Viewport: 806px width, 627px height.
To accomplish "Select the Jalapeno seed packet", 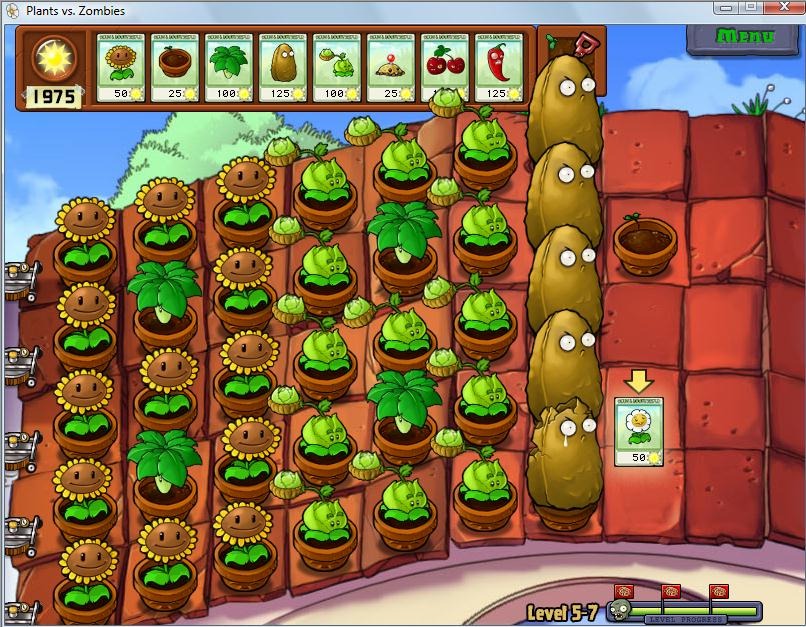I will (500, 67).
